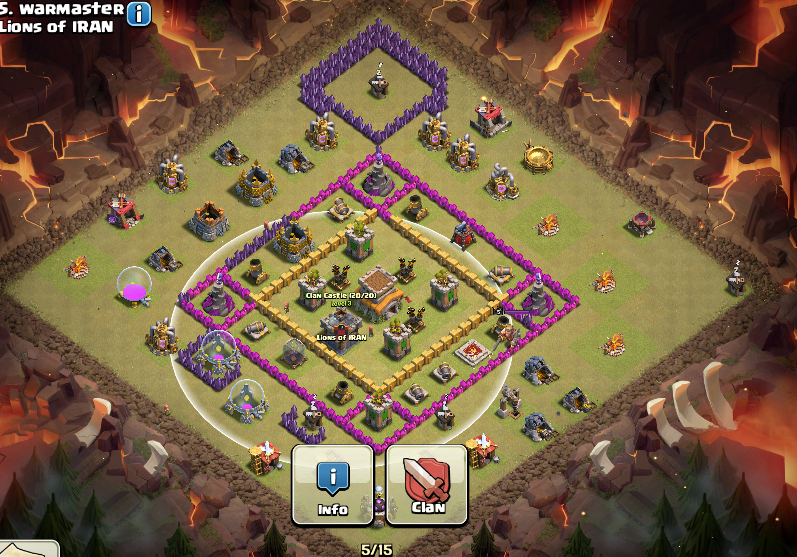Open the Clan button with sword shield
This screenshot has width=797, height=557.
(427, 484)
